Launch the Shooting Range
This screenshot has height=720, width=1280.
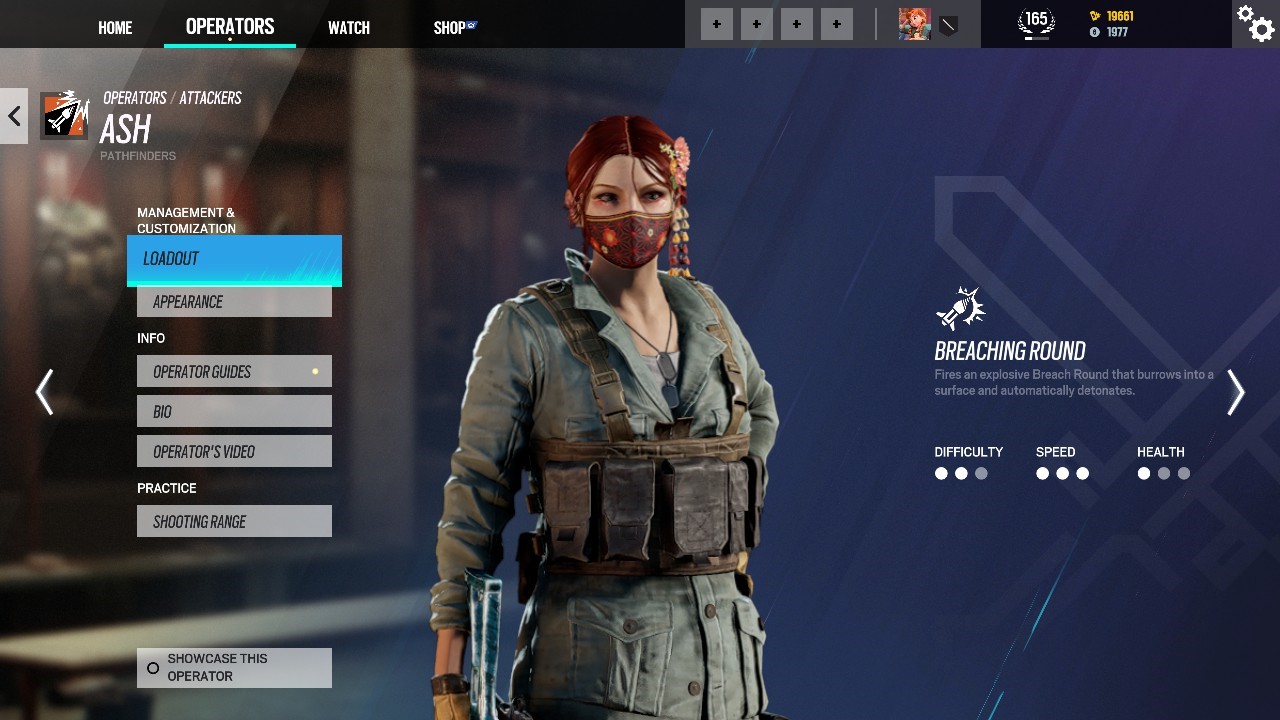(234, 520)
